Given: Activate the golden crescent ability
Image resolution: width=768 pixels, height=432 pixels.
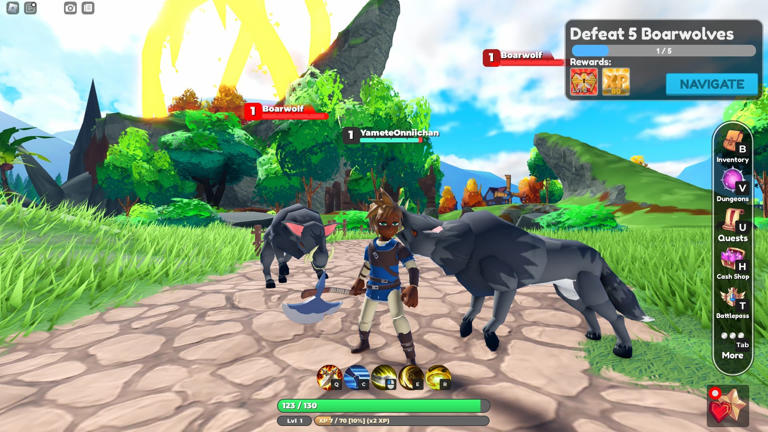Looking at the screenshot, I should tap(411, 377).
